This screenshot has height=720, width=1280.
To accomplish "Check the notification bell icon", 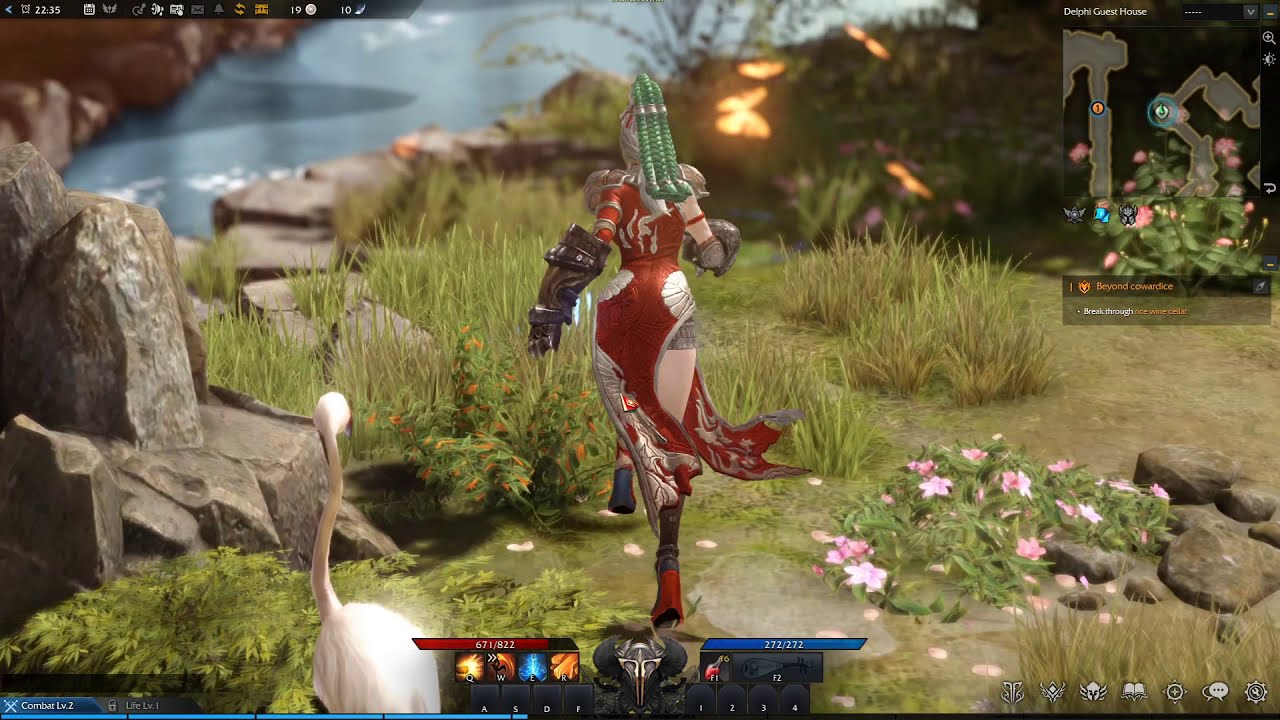I will (219, 10).
